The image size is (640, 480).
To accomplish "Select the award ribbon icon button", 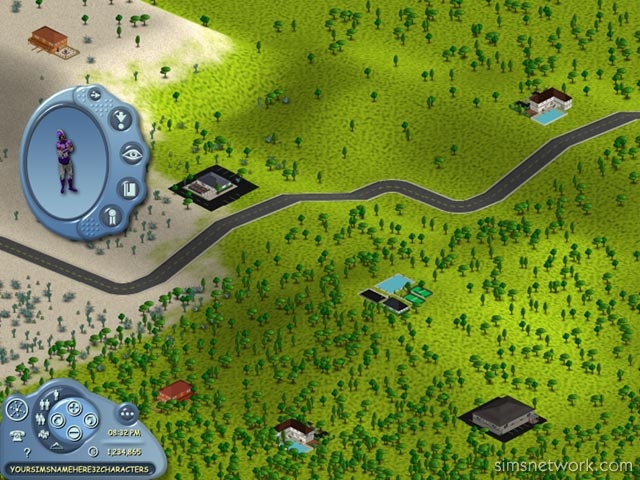I will [x=109, y=214].
